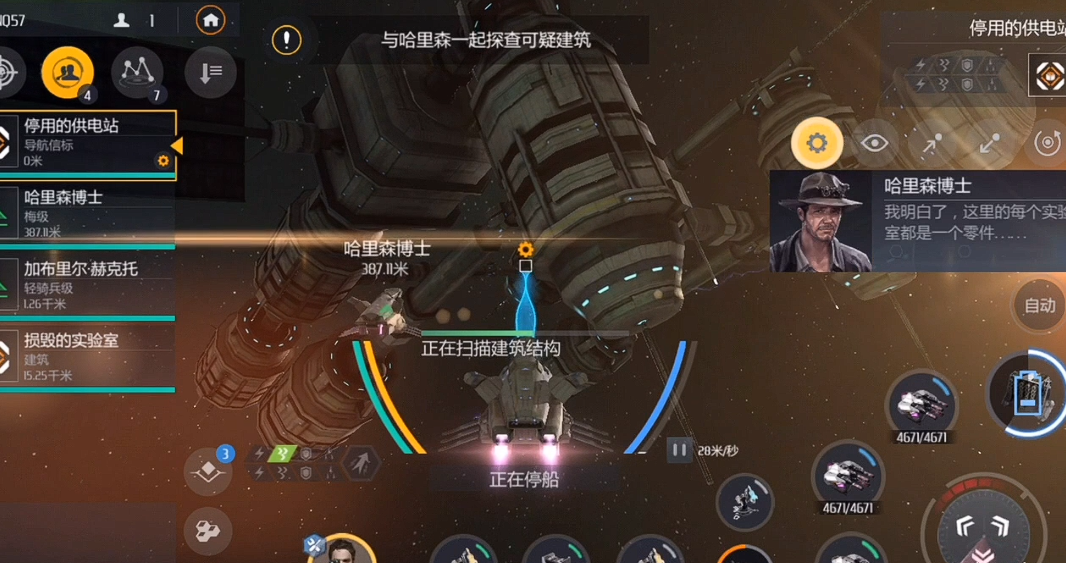Viewport: 1066px width, 563px height.
Task: Click the stop ship pause button
Action: click(679, 450)
